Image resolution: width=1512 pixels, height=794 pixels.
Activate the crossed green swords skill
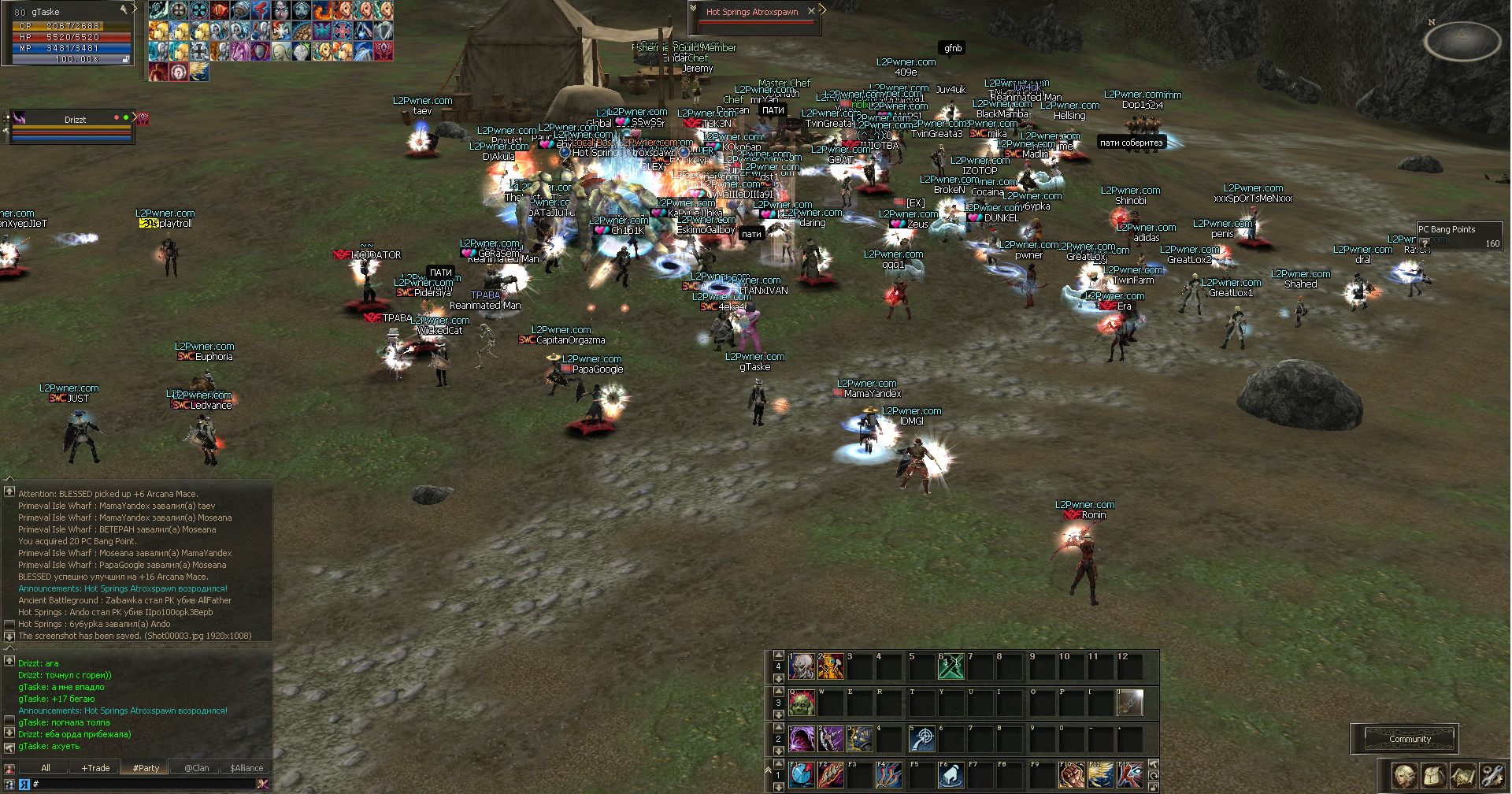click(x=951, y=666)
